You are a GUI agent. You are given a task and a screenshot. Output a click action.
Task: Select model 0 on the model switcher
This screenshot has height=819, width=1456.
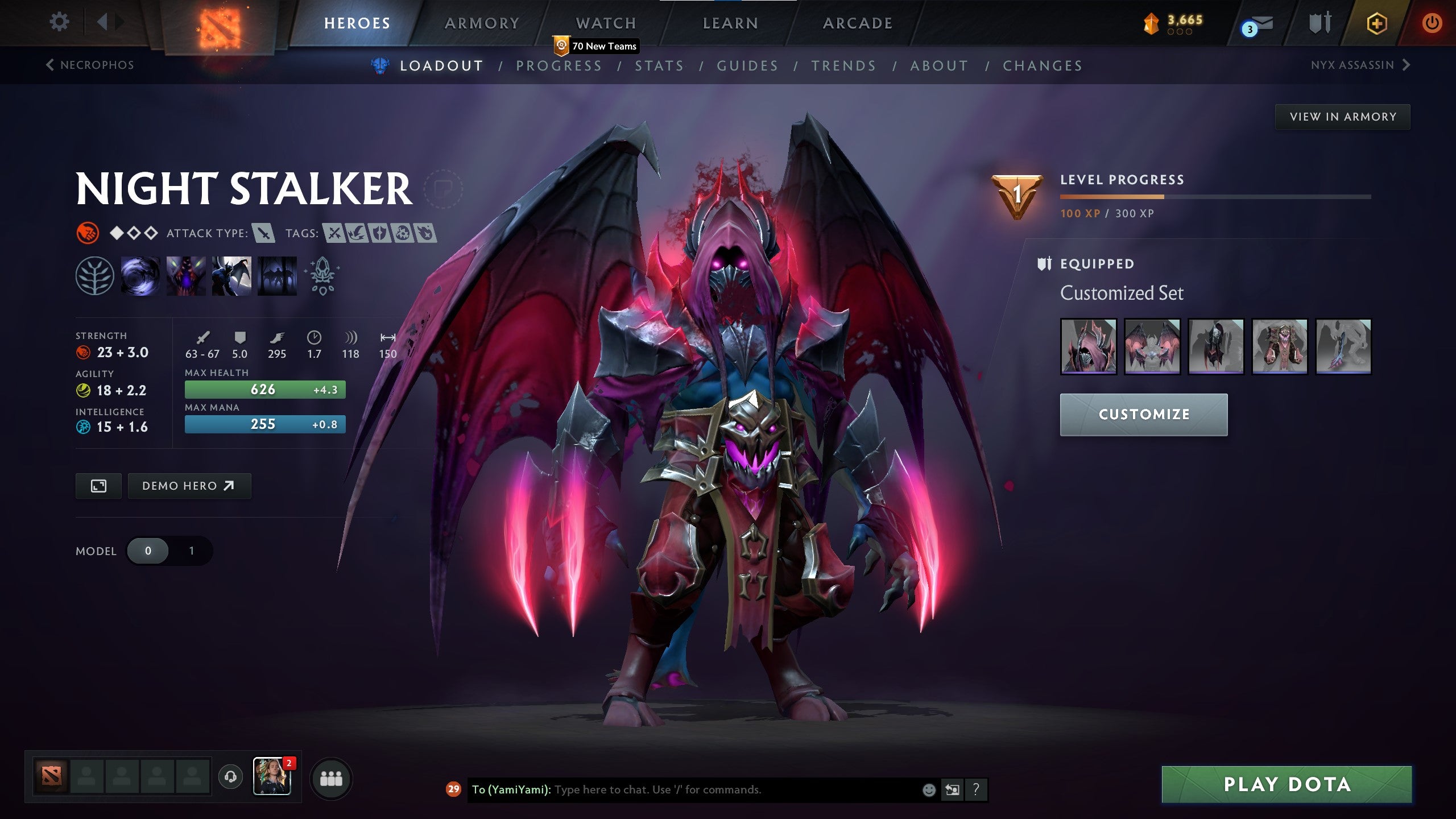(x=147, y=551)
